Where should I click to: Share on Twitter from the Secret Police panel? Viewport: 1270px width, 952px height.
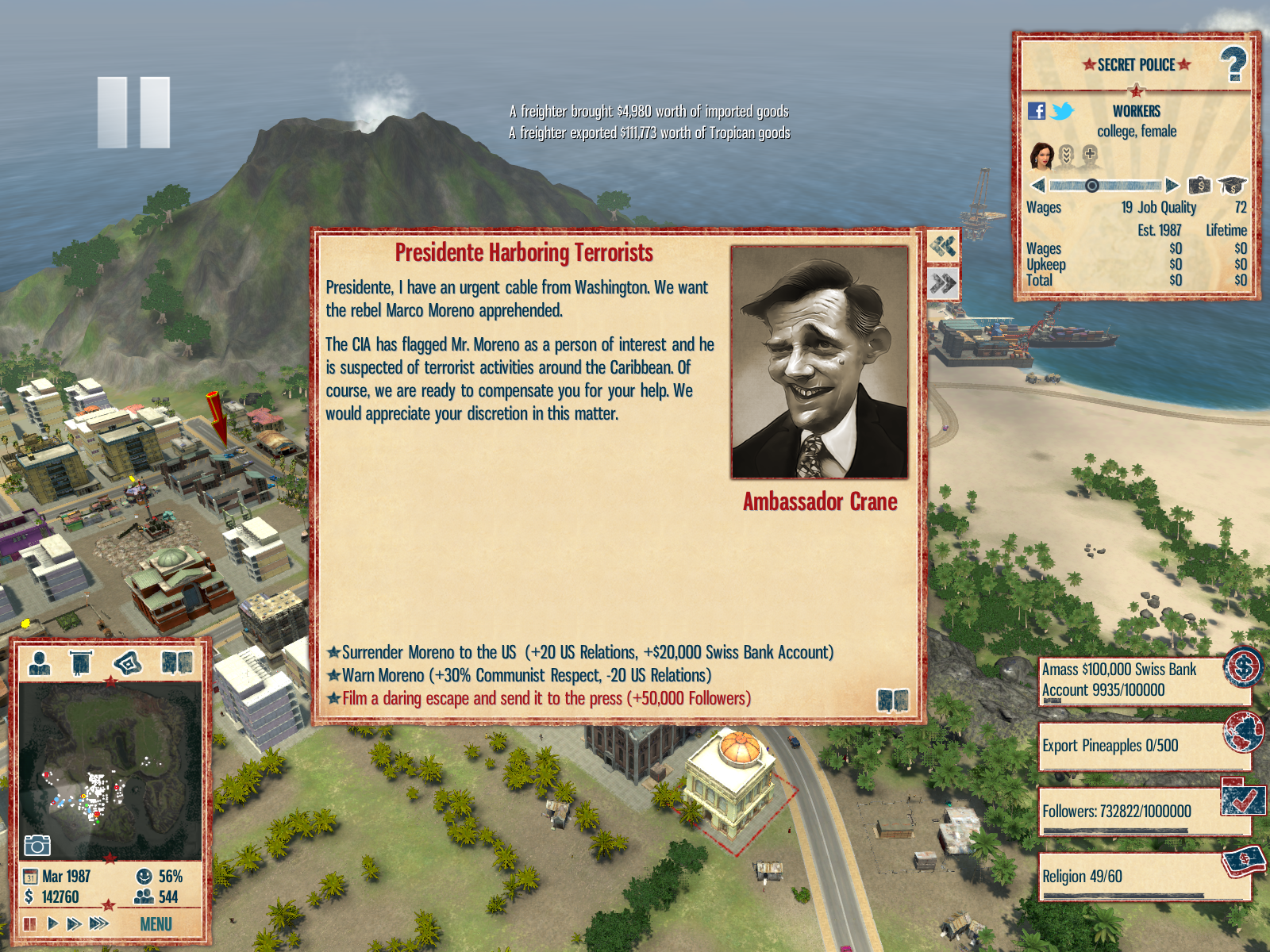pyautogui.click(x=1062, y=111)
